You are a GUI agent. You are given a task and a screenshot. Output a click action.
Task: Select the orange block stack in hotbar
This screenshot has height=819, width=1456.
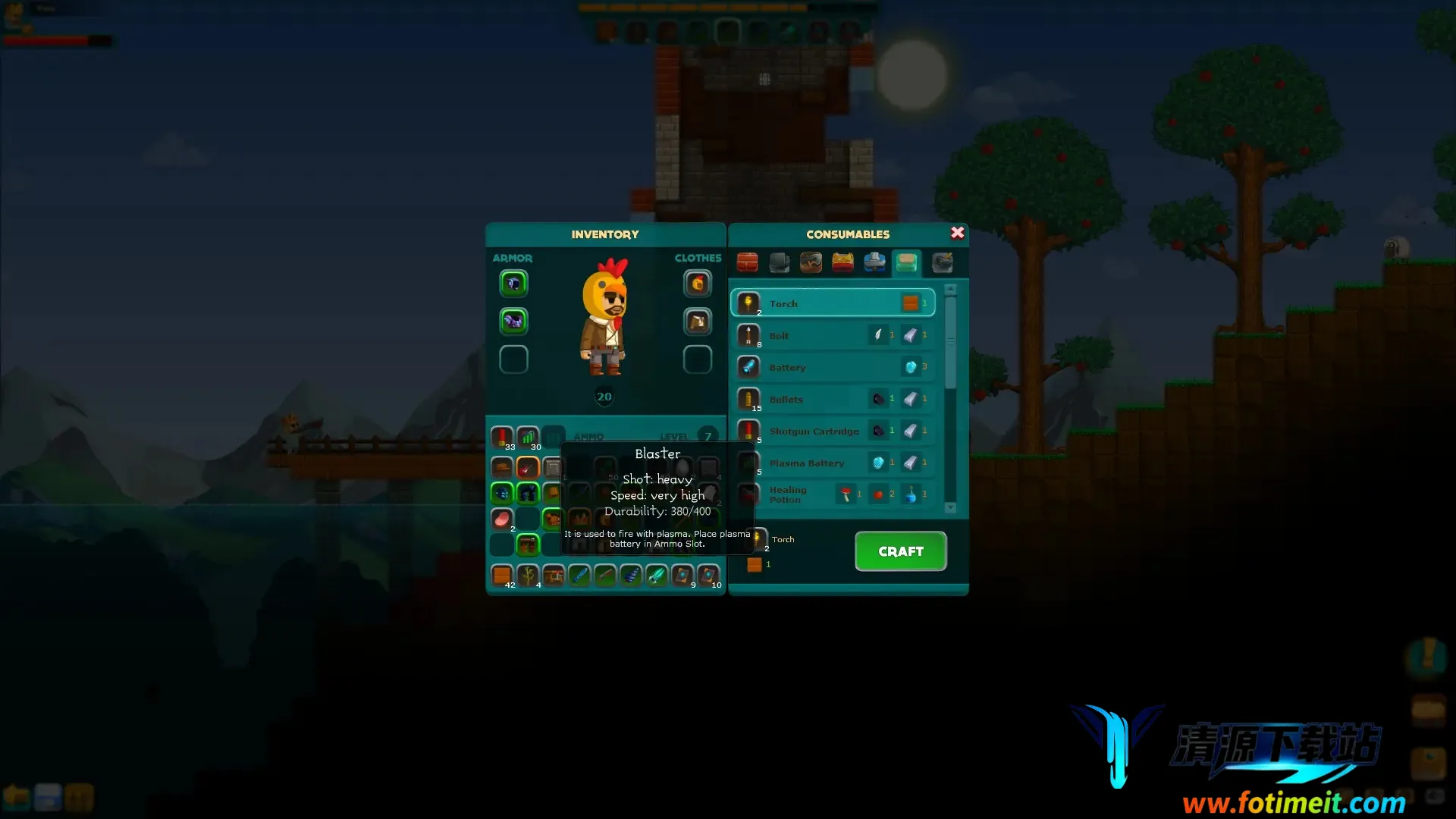(501, 576)
